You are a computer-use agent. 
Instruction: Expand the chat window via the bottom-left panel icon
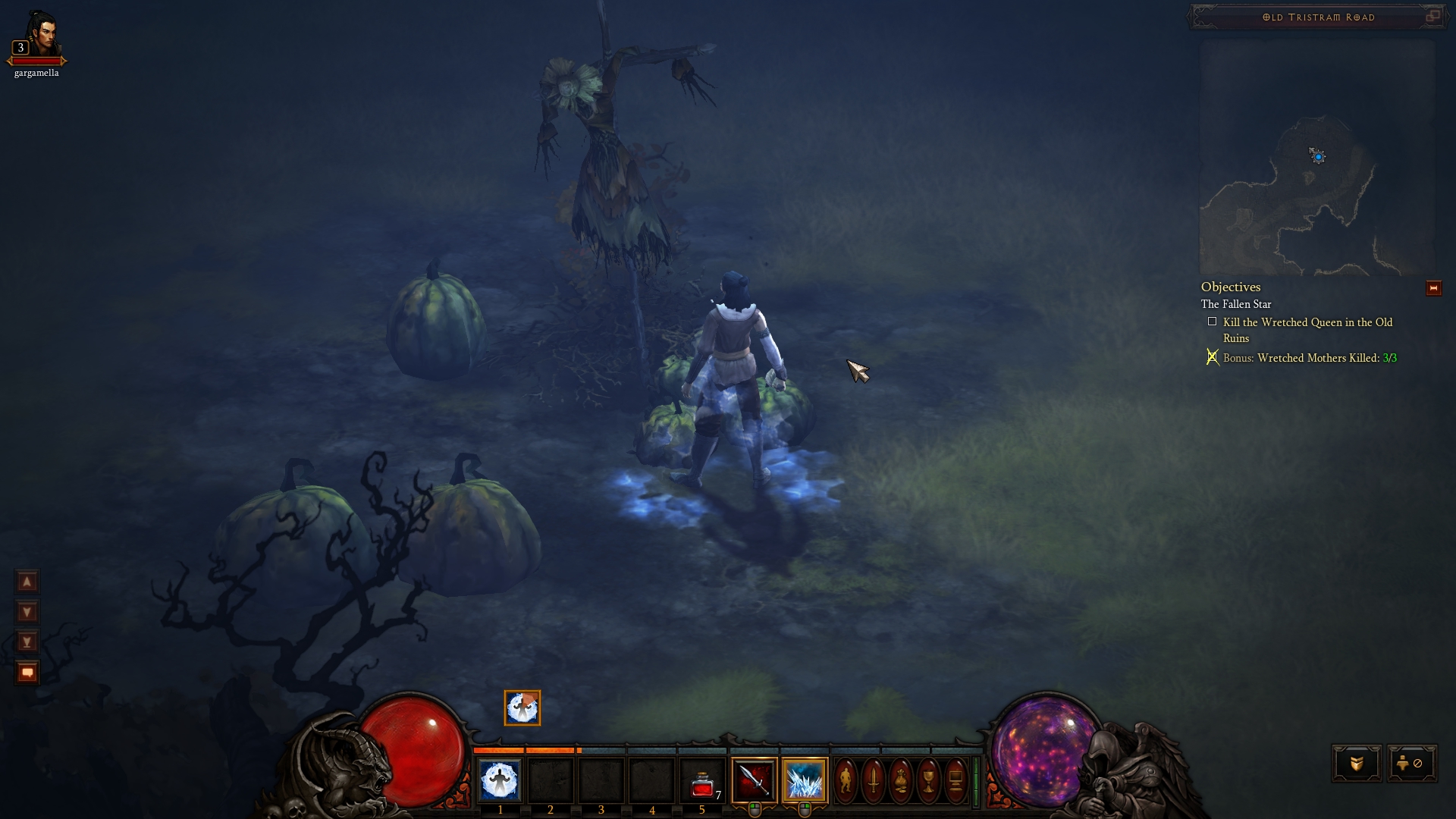[27, 671]
